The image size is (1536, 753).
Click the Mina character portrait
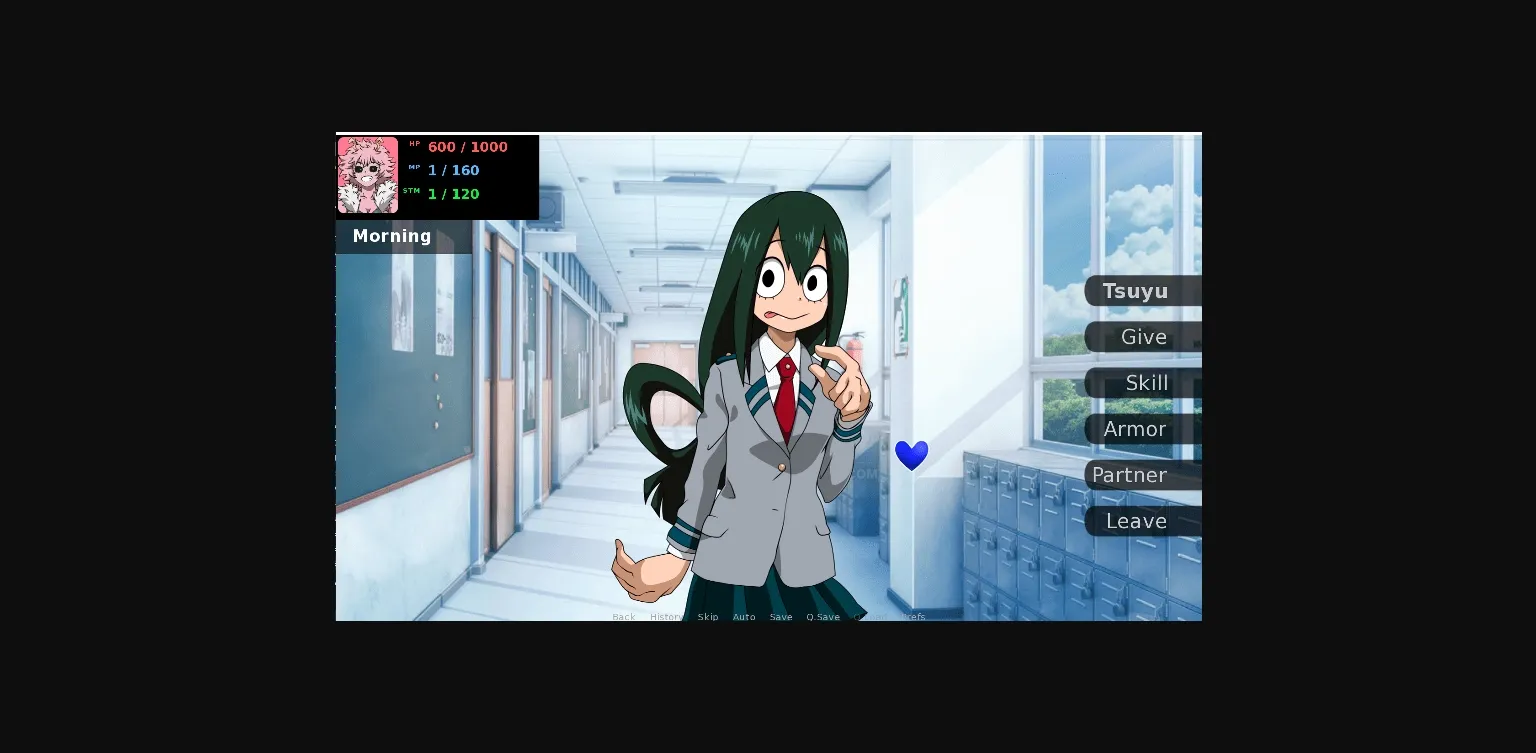(x=367, y=175)
